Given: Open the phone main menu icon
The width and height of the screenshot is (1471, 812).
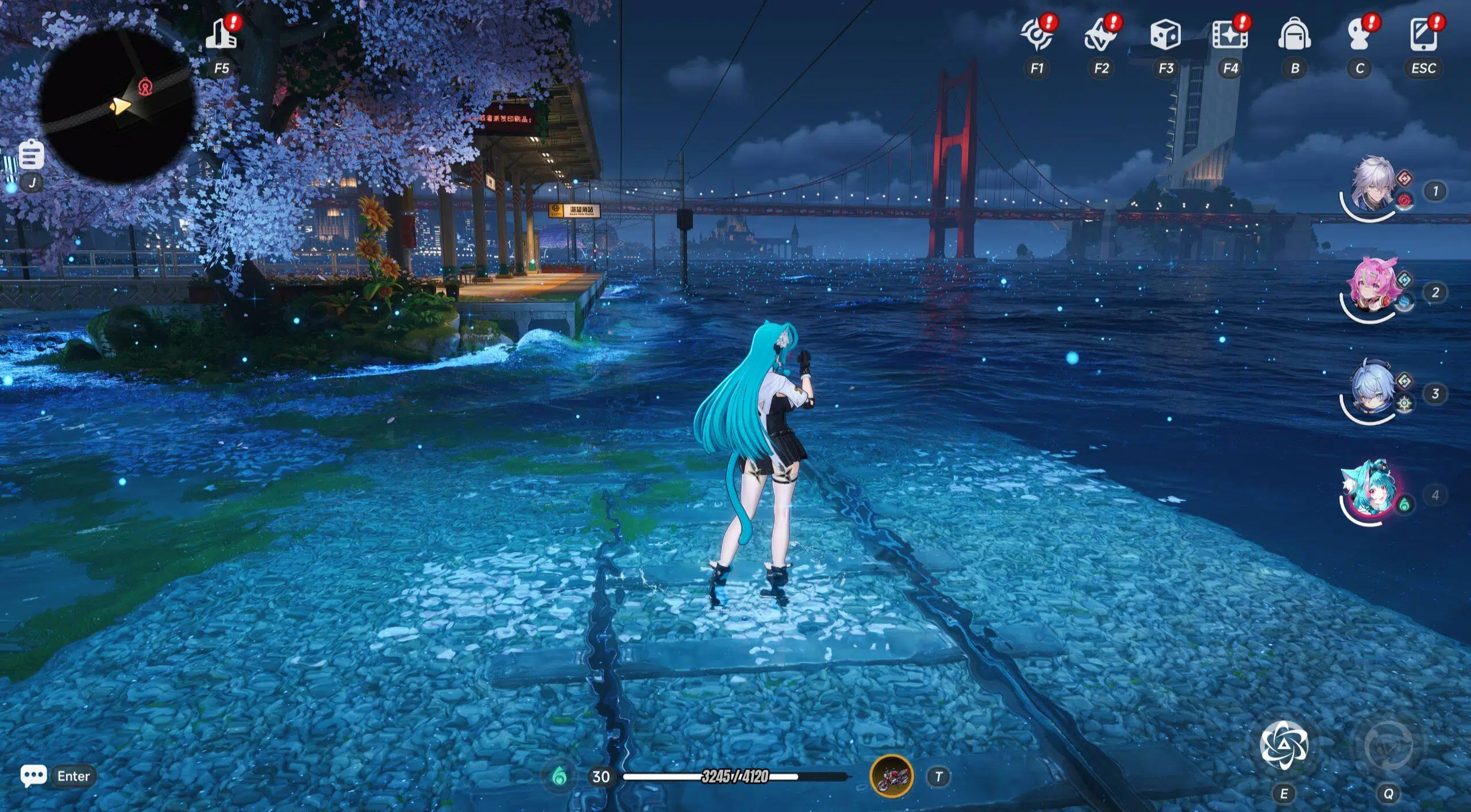Looking at the screenshot, I should (1423, 34).
